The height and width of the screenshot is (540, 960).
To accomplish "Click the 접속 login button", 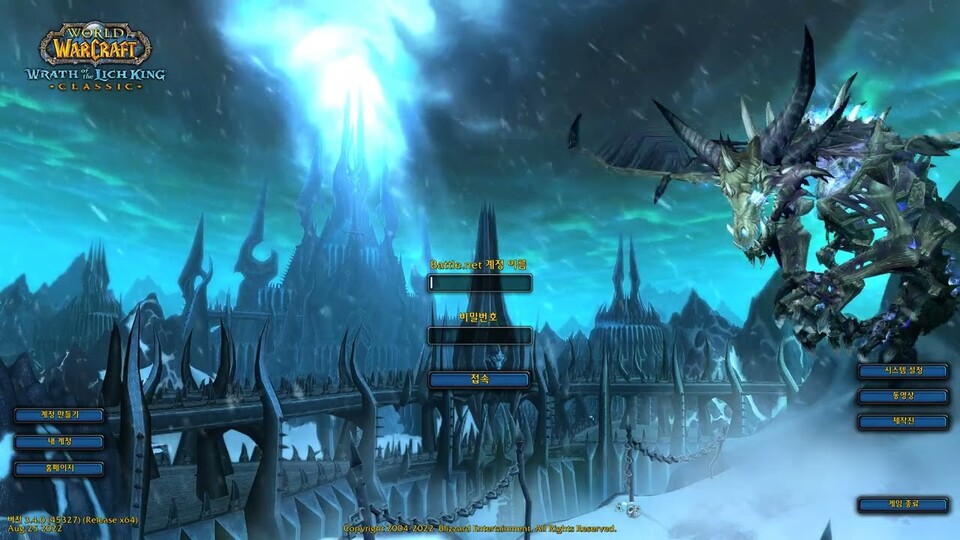I will click(479, 379).
